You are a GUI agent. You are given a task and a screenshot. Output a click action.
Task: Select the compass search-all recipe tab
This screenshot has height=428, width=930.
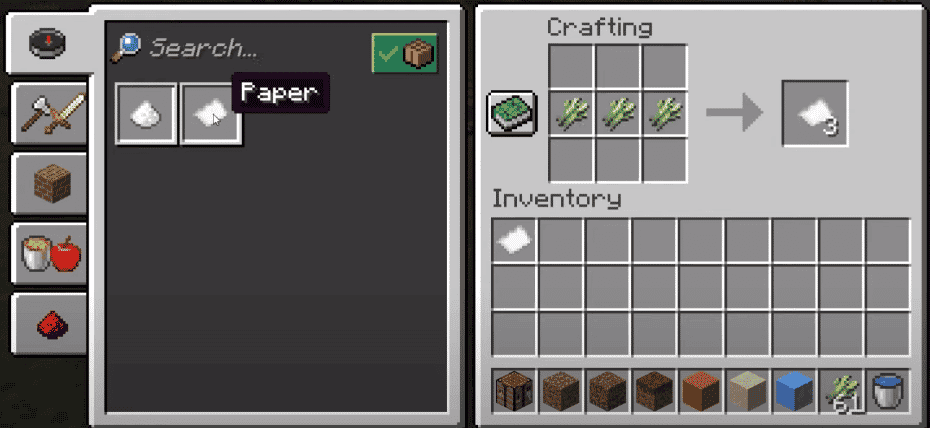48,42
